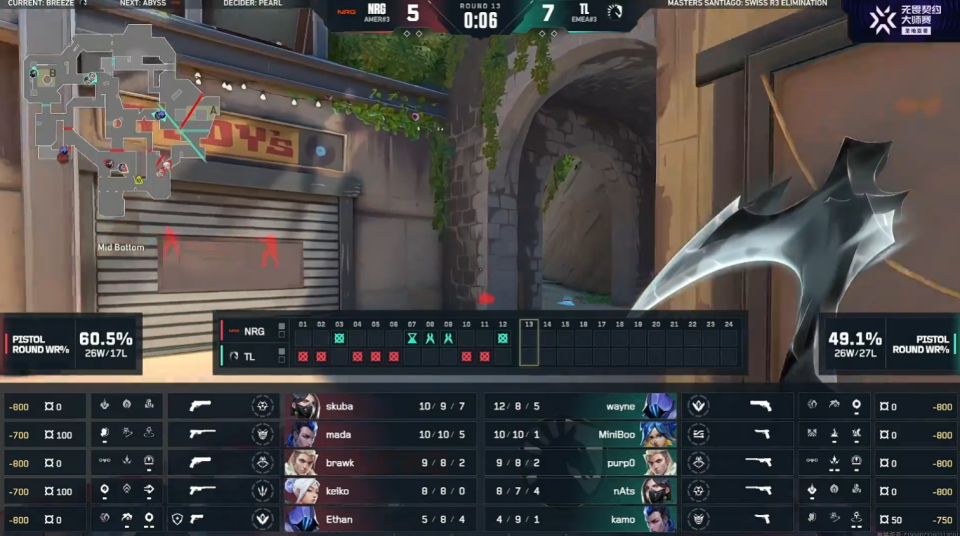Choose MiniBoo's row on the scoreboard
Image resolution: width=960 pixels, height=536 pixels.
click(578, 435)
